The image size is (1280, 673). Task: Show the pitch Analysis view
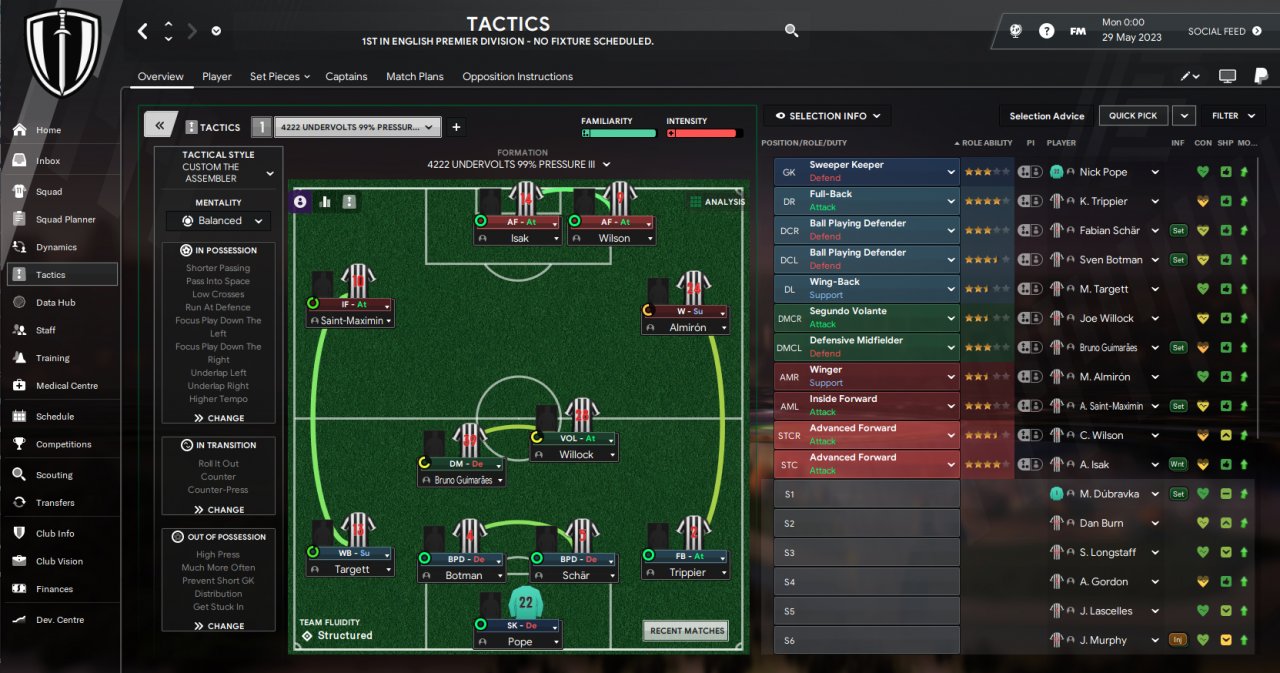(x=718, y=202)
